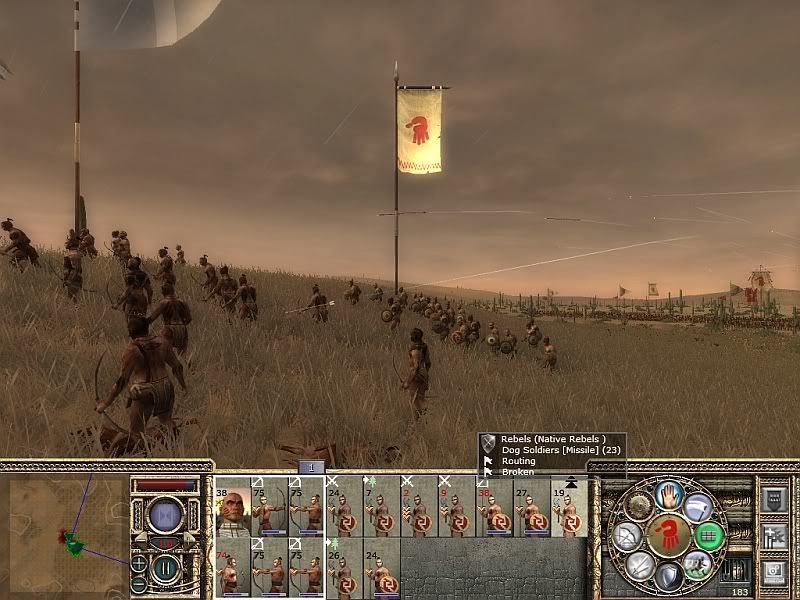Toggle the green grid formation button

(x=709, y=537)
